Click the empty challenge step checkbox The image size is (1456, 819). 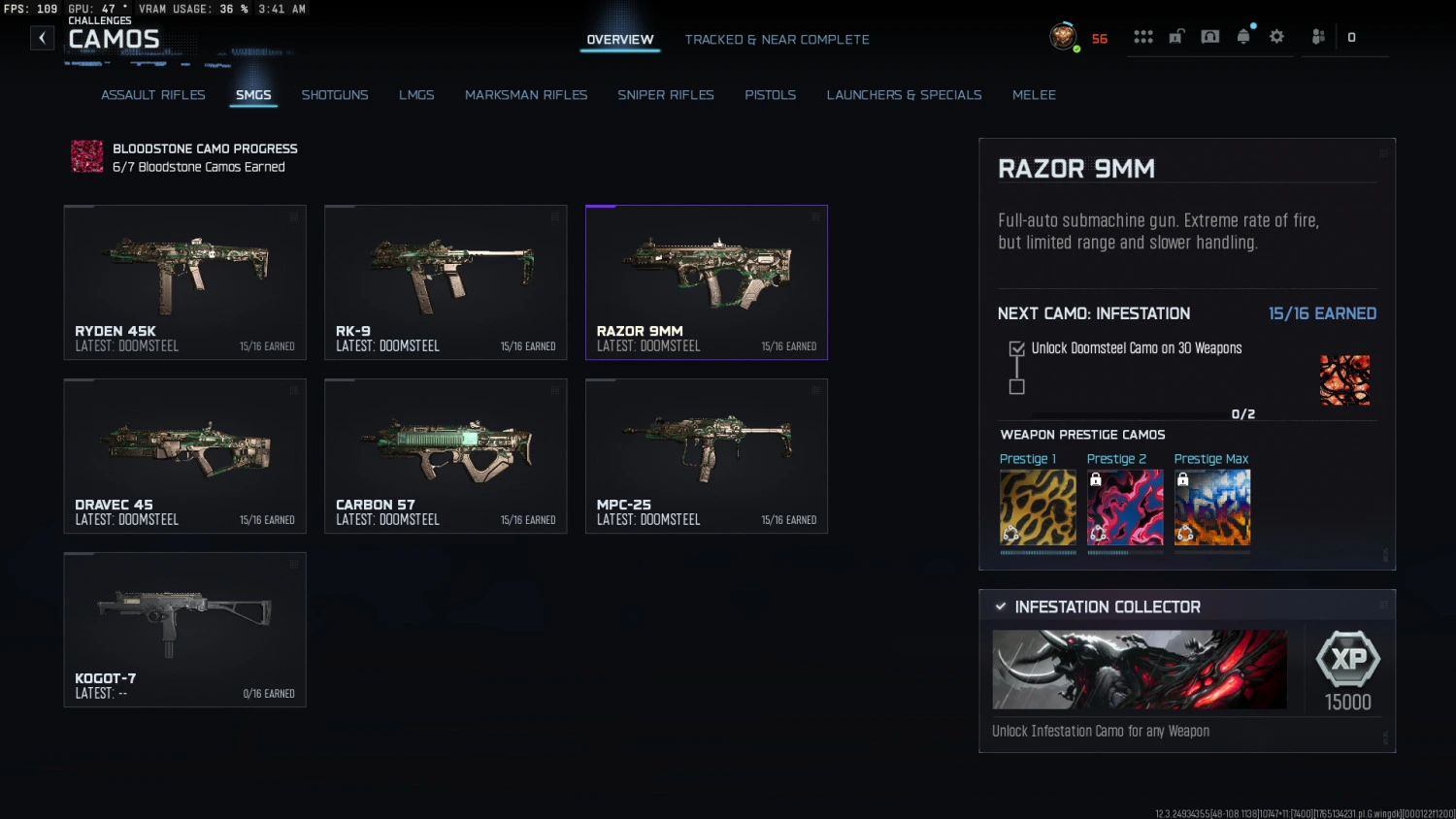point(1015,386)
